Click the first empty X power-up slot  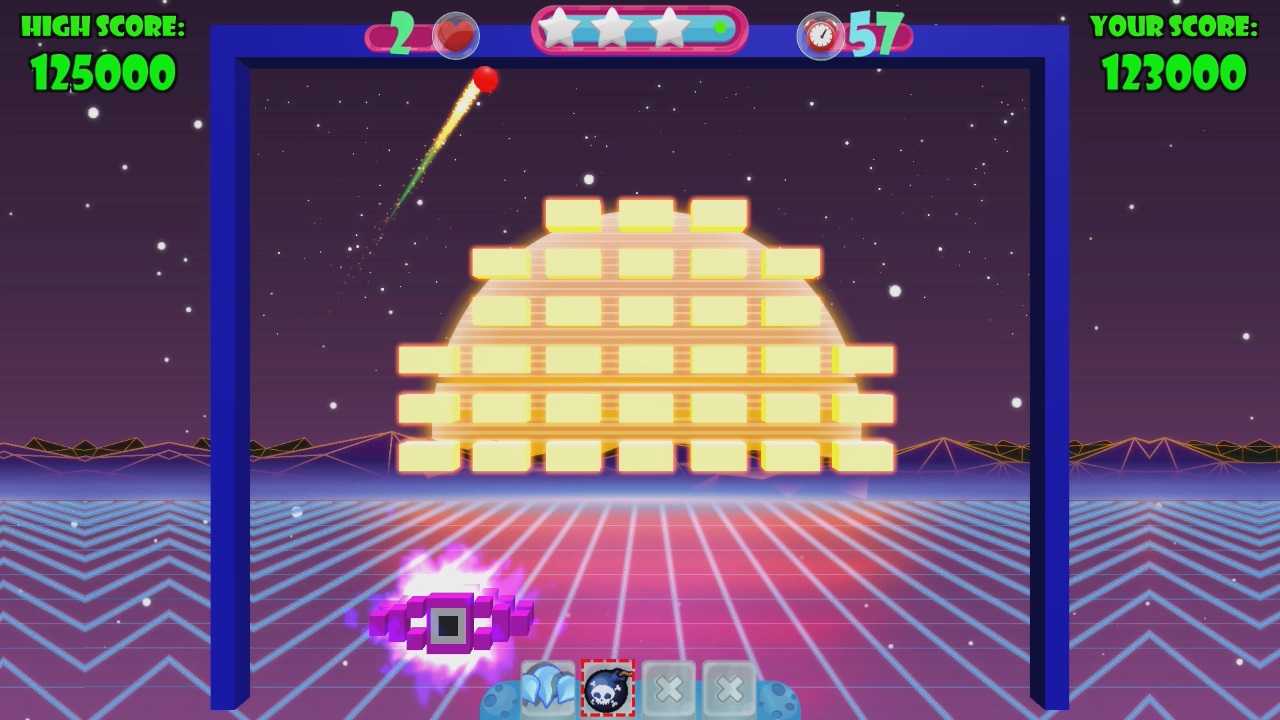pyautogui.click(x=668, y=688)
